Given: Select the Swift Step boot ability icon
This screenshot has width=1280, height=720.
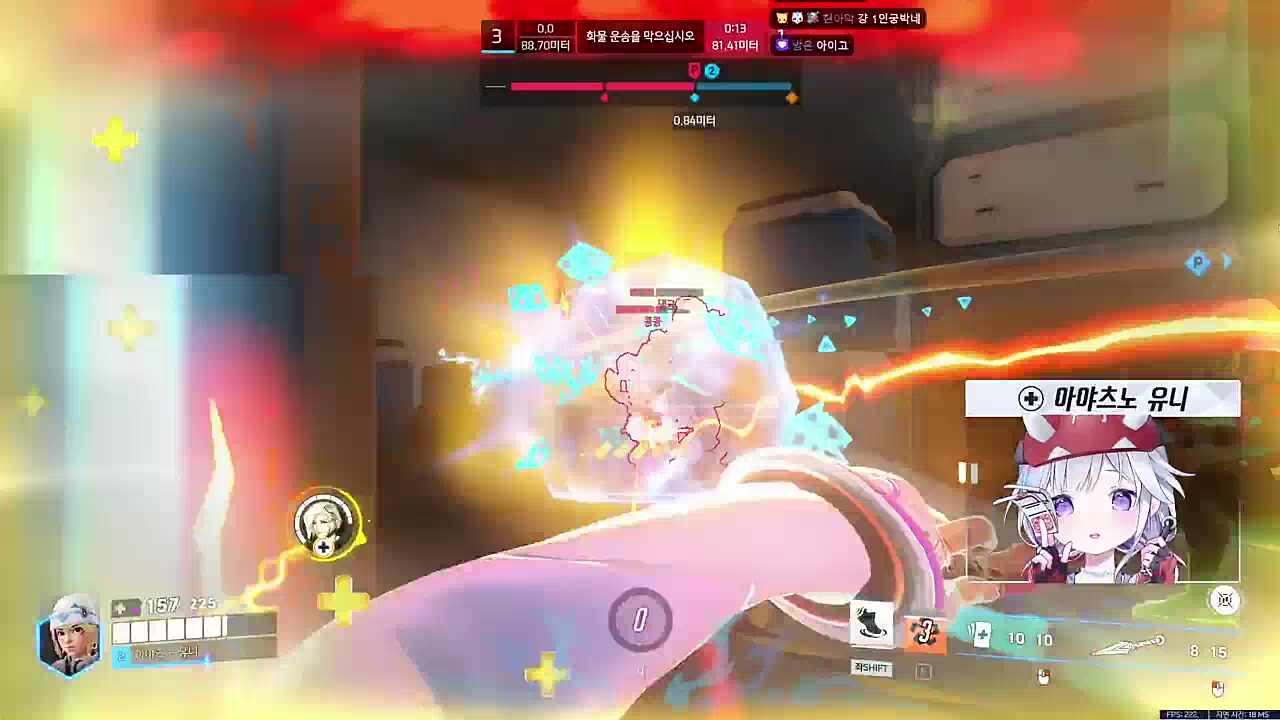Looking at the screenshot, I should coord(871,624).
